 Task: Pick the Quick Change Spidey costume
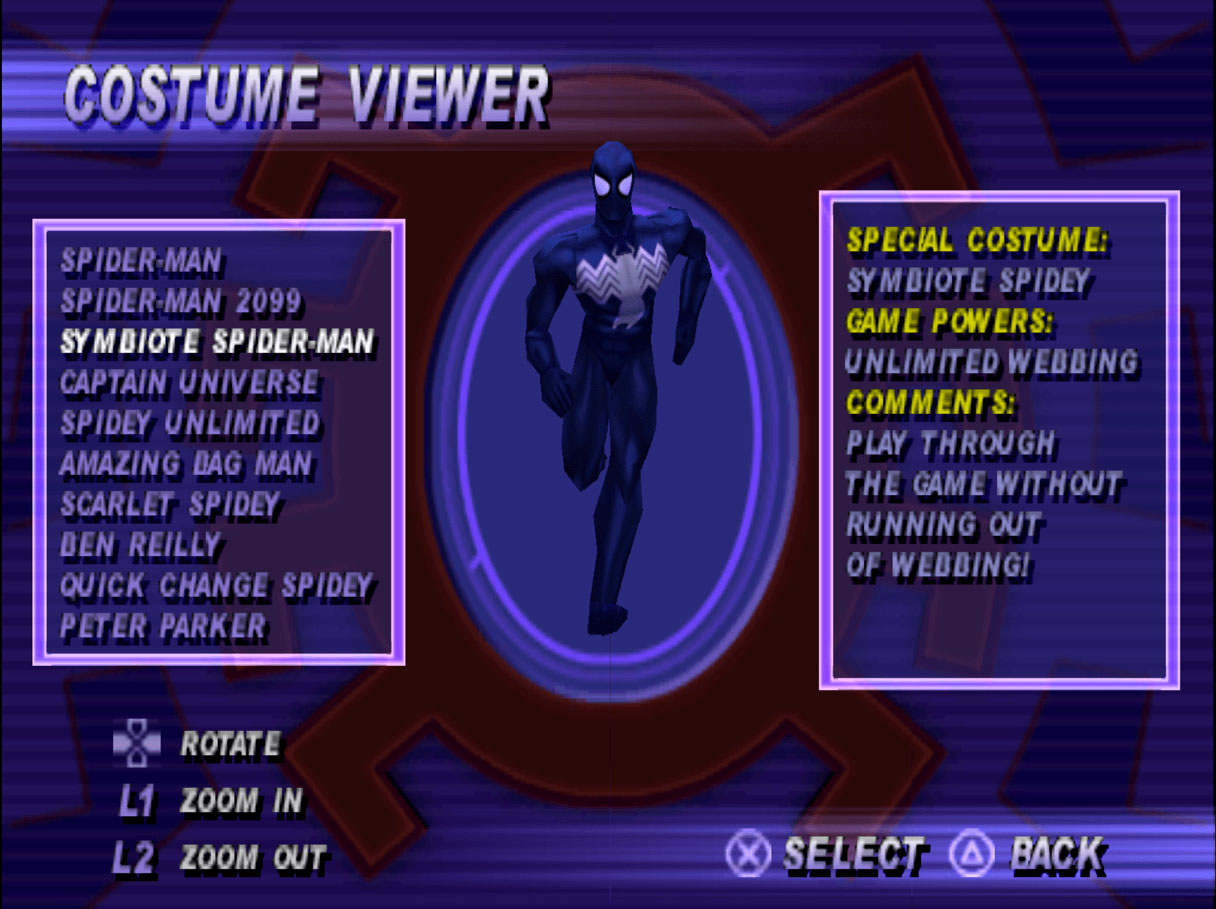tap(216, 586)
